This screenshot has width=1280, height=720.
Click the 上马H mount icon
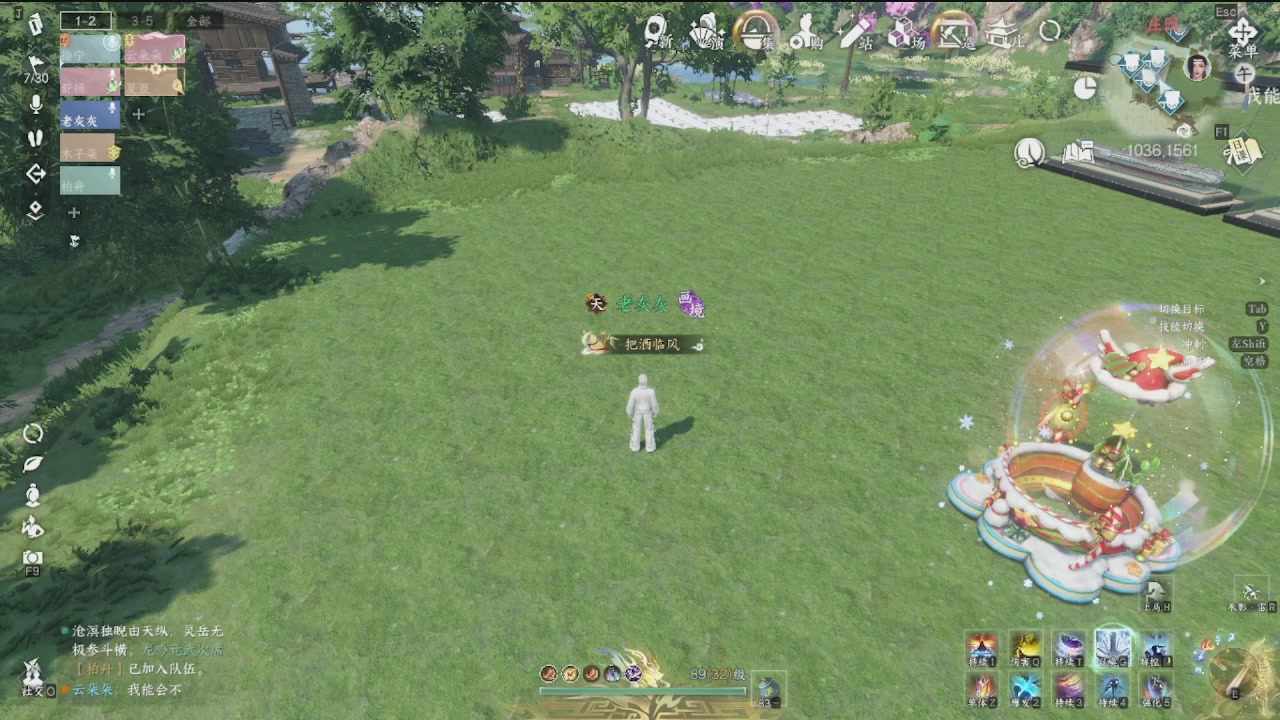tap(1155, 593)
